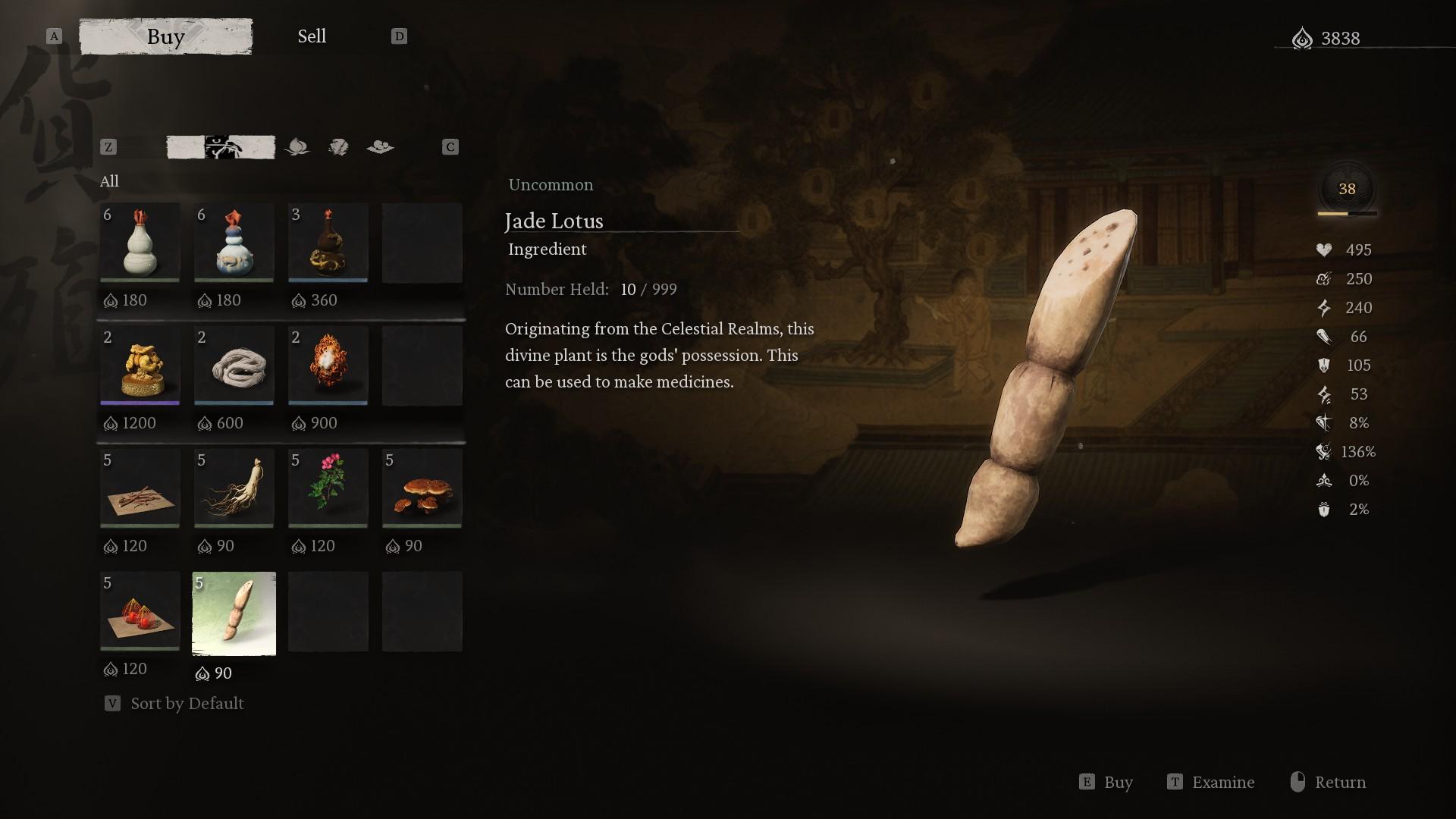Select the white gourd priced 180
This screenshot has width=1456, height=819.
pos(140,243)
